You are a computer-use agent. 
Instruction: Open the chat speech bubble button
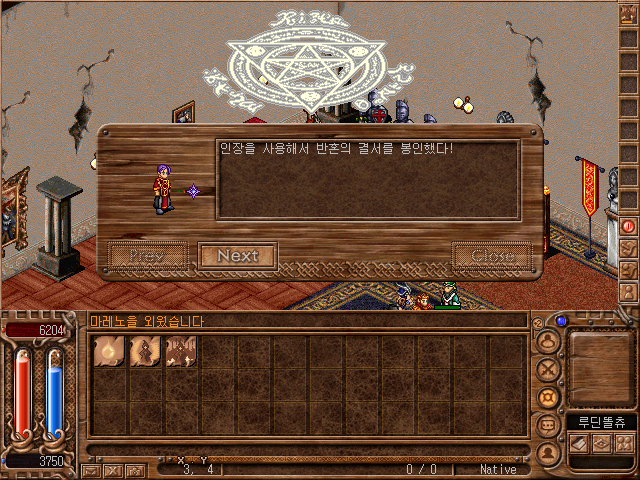click(x=547, y=426)
